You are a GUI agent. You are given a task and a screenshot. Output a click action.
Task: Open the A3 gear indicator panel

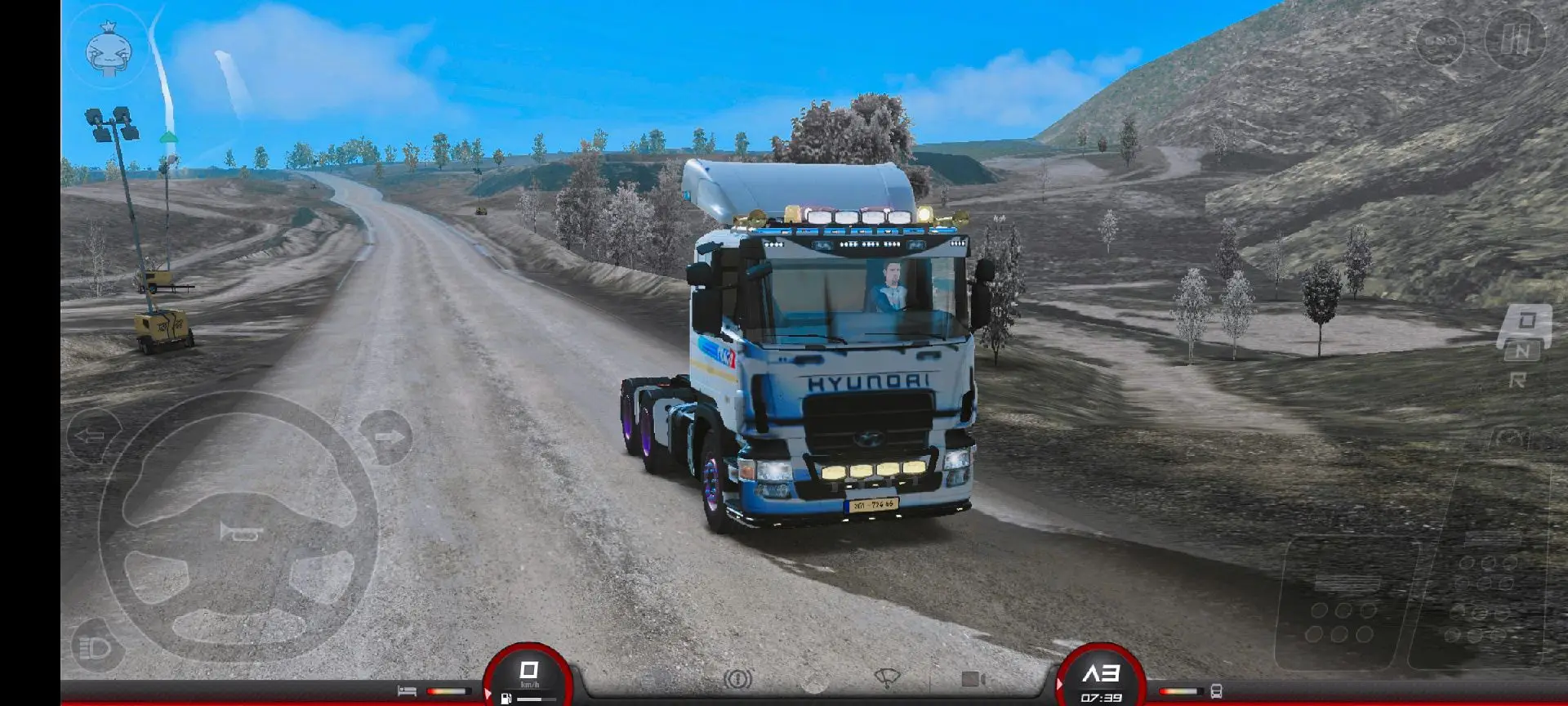(1102, 673)
